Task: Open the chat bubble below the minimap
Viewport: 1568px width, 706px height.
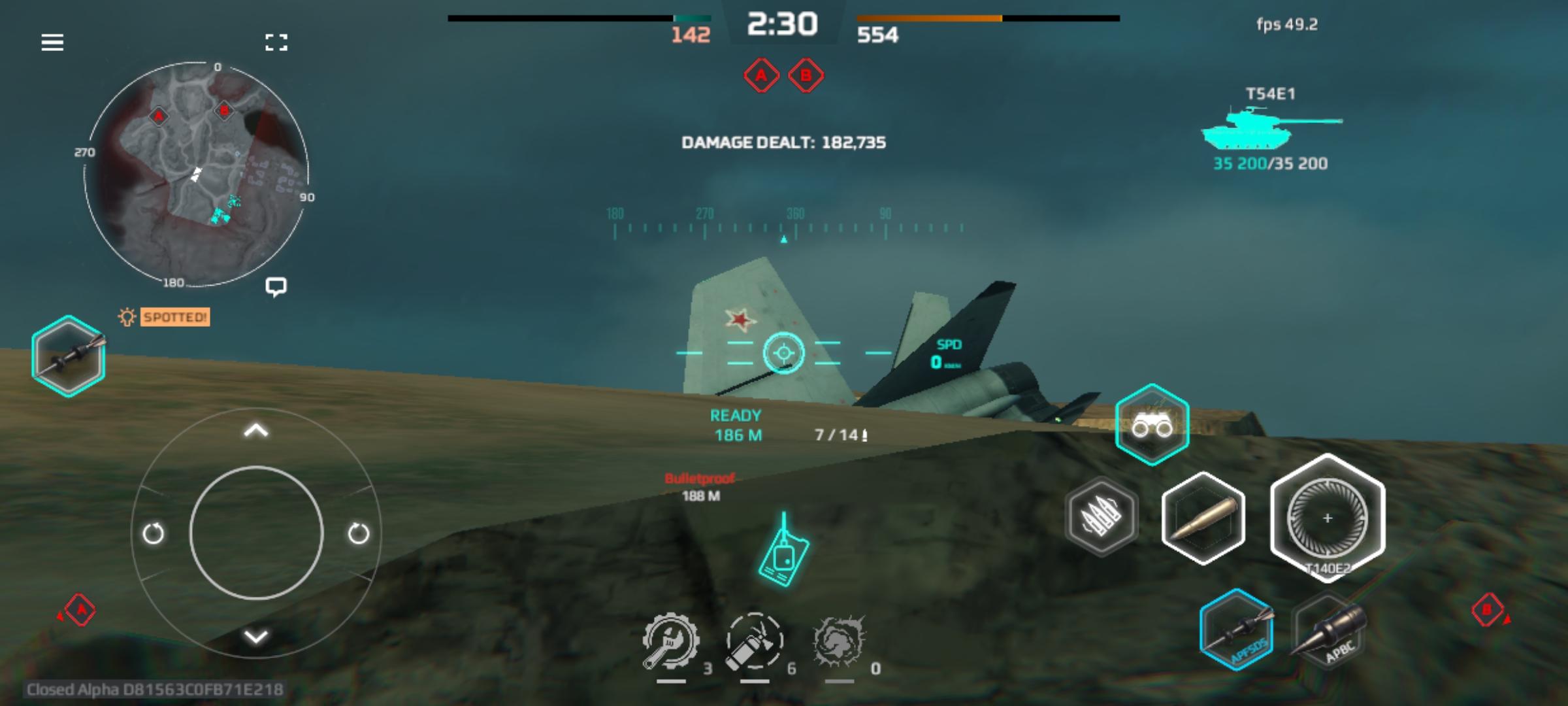Action: 276,286
